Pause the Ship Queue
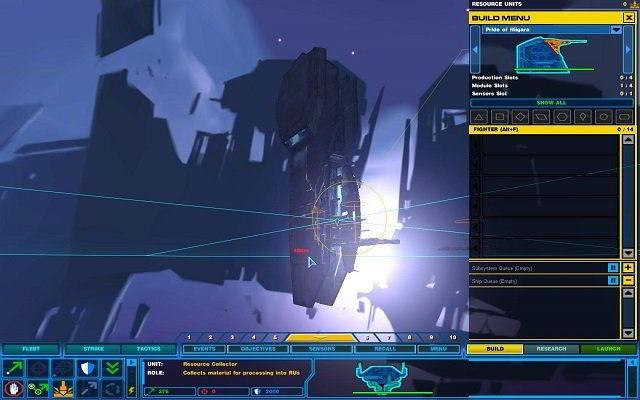The height and width of the screenshot is (400, 640). 613,281
